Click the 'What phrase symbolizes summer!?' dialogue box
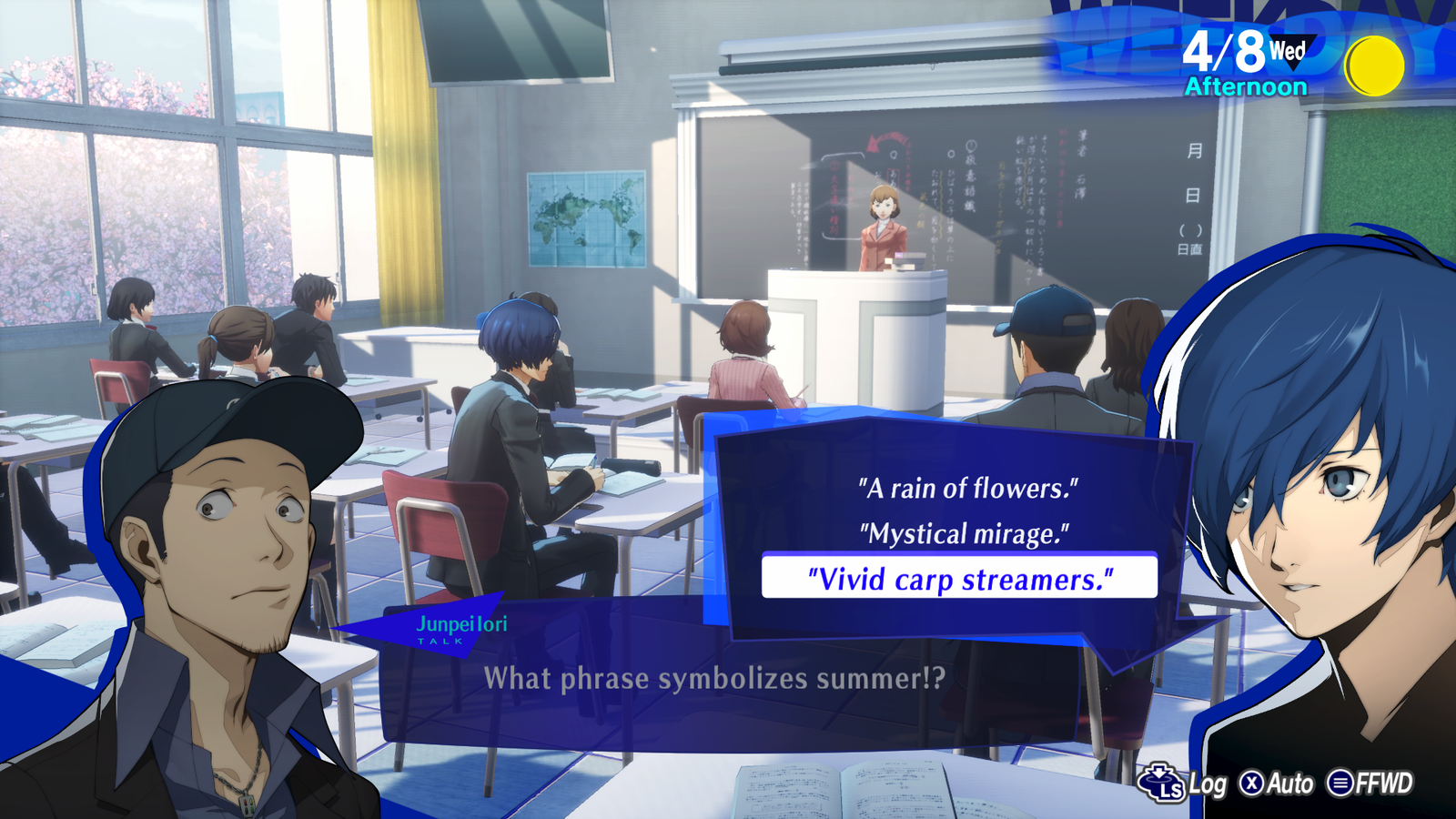The height and width of the screenshot is (819, 1456). point(714,678)
